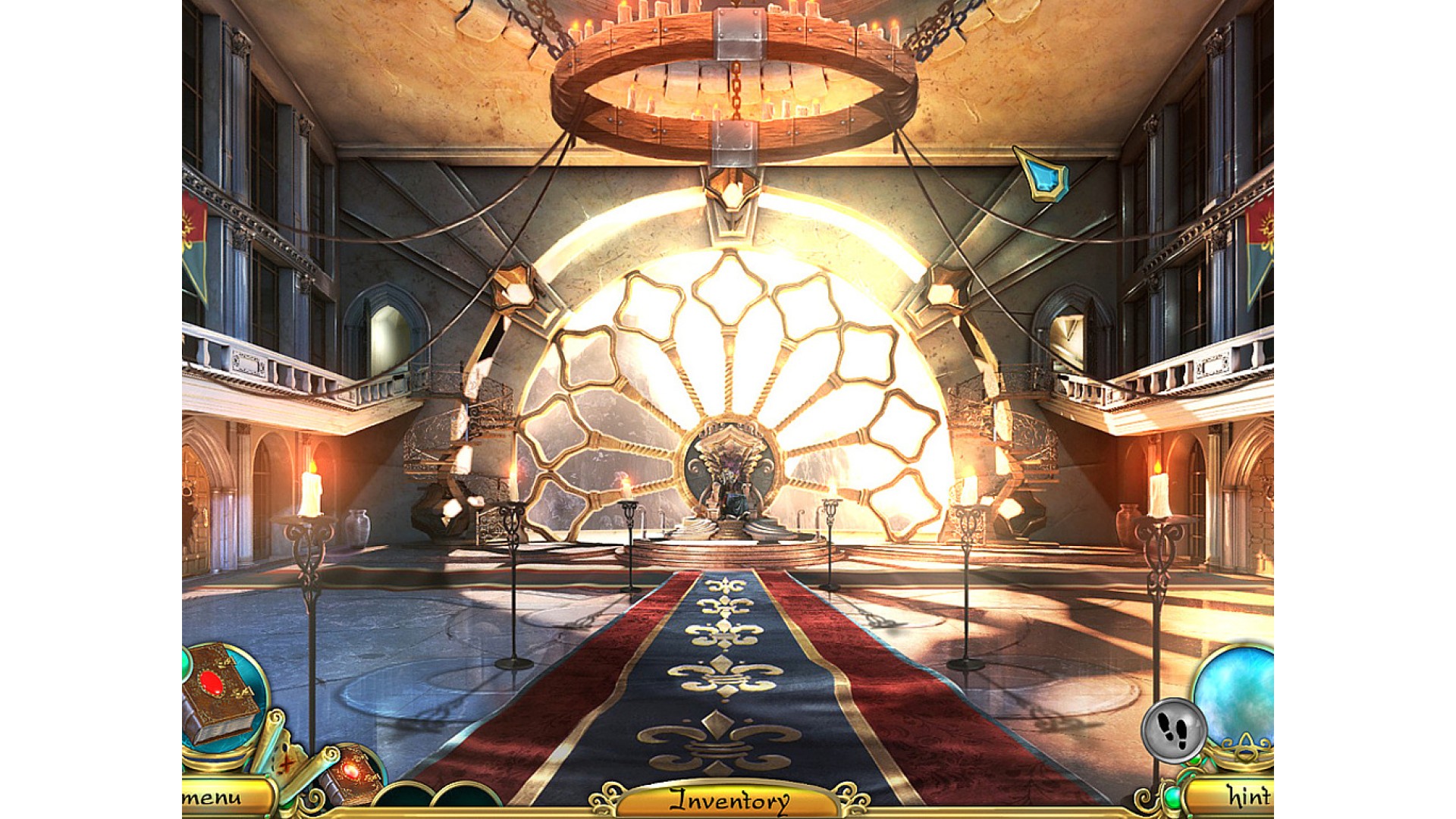Expand the Inventory bar
The height and width of the screenshot is (819, 1456).
(x=729, y=800)
